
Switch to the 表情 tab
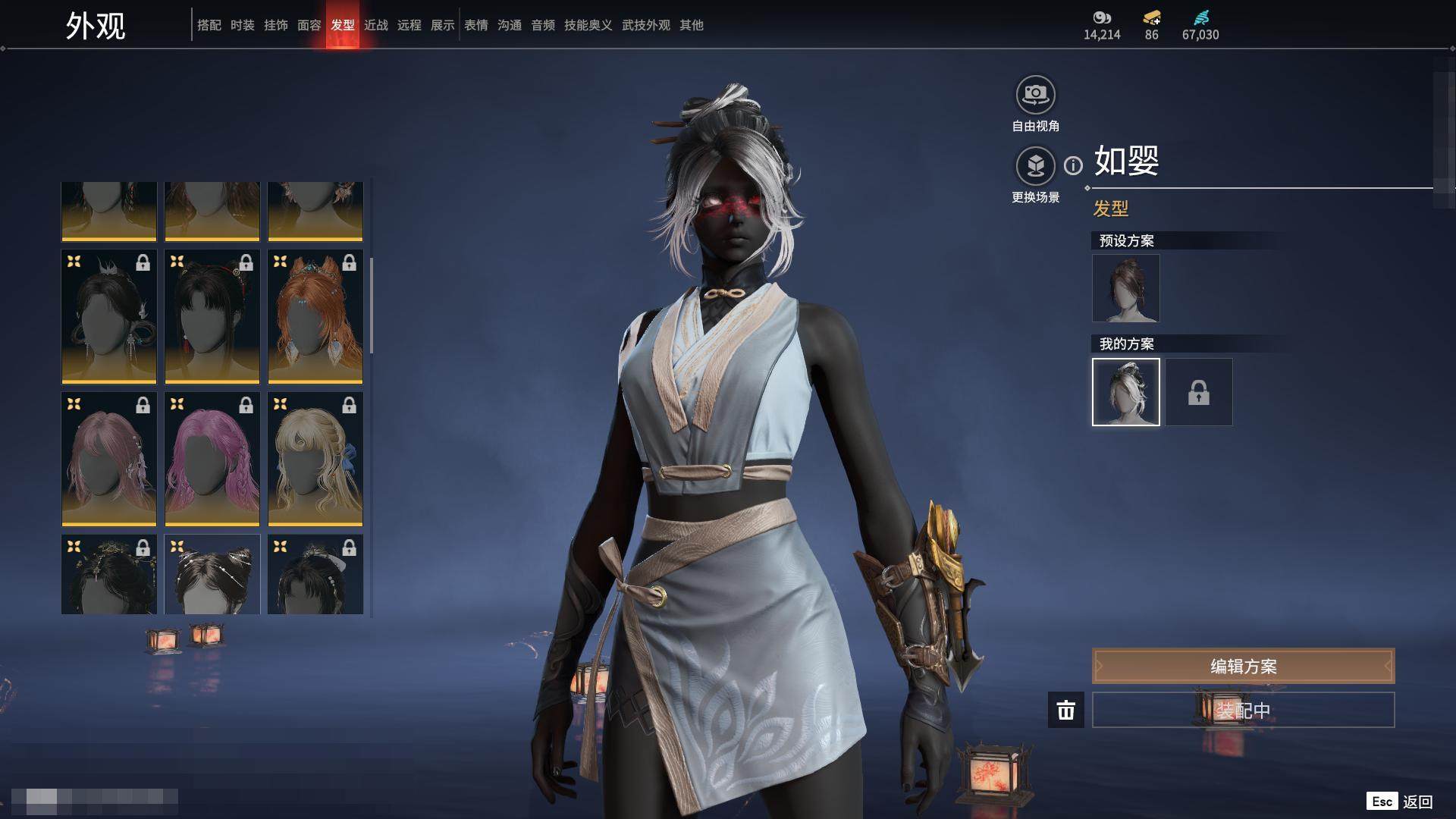(476, 25)
